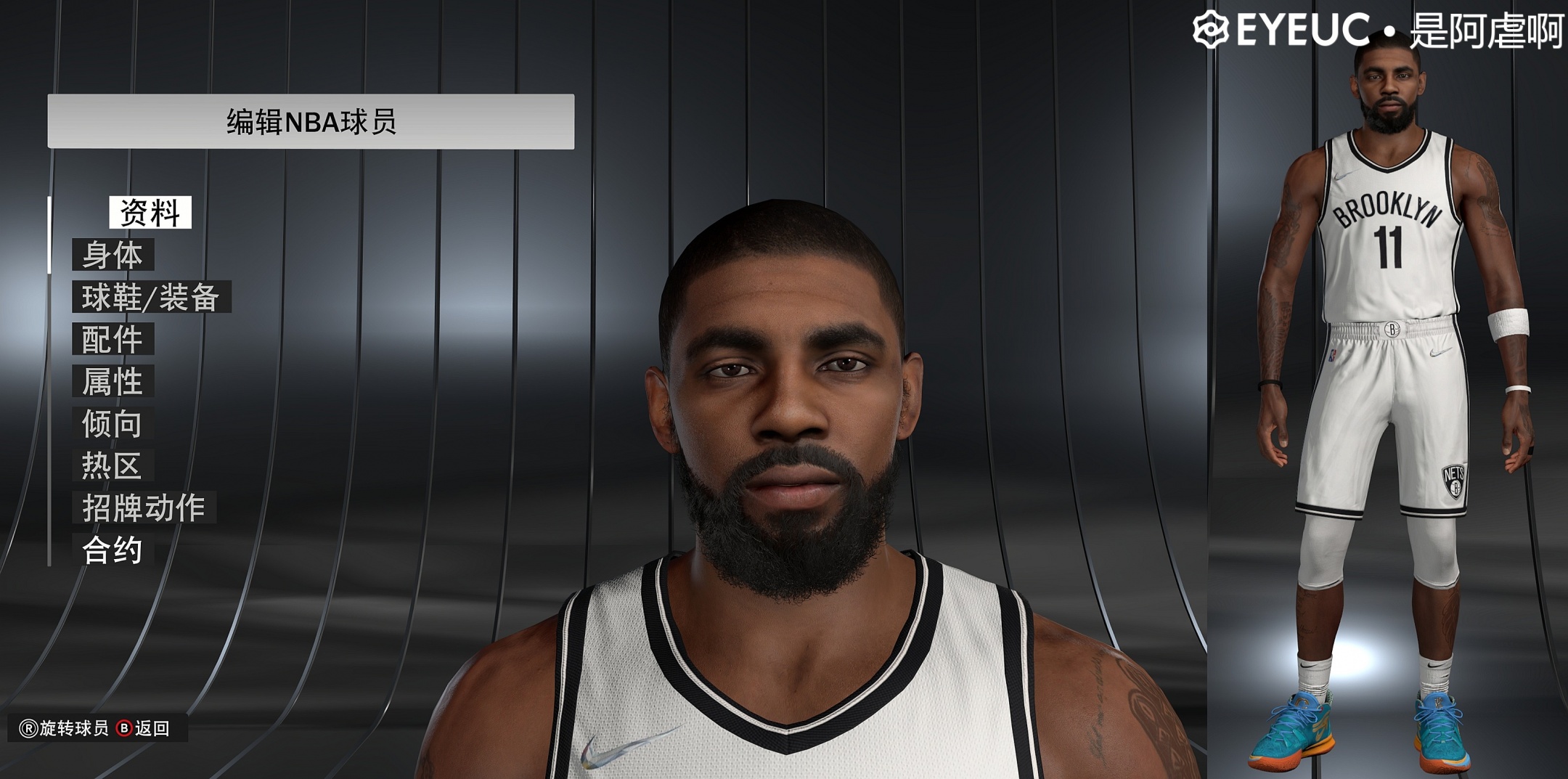
Task: Open the 身体 body editing section
Action: (x=114, y=255)
